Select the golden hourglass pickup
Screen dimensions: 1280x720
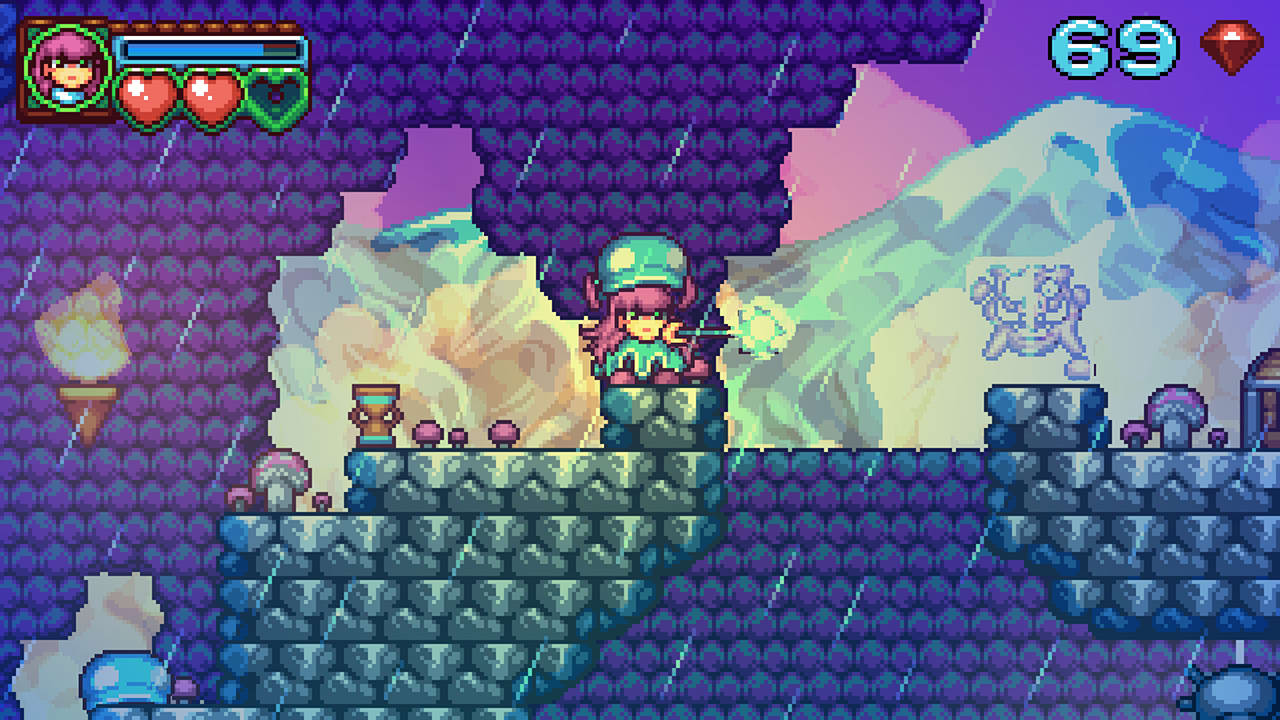point(378,415)
